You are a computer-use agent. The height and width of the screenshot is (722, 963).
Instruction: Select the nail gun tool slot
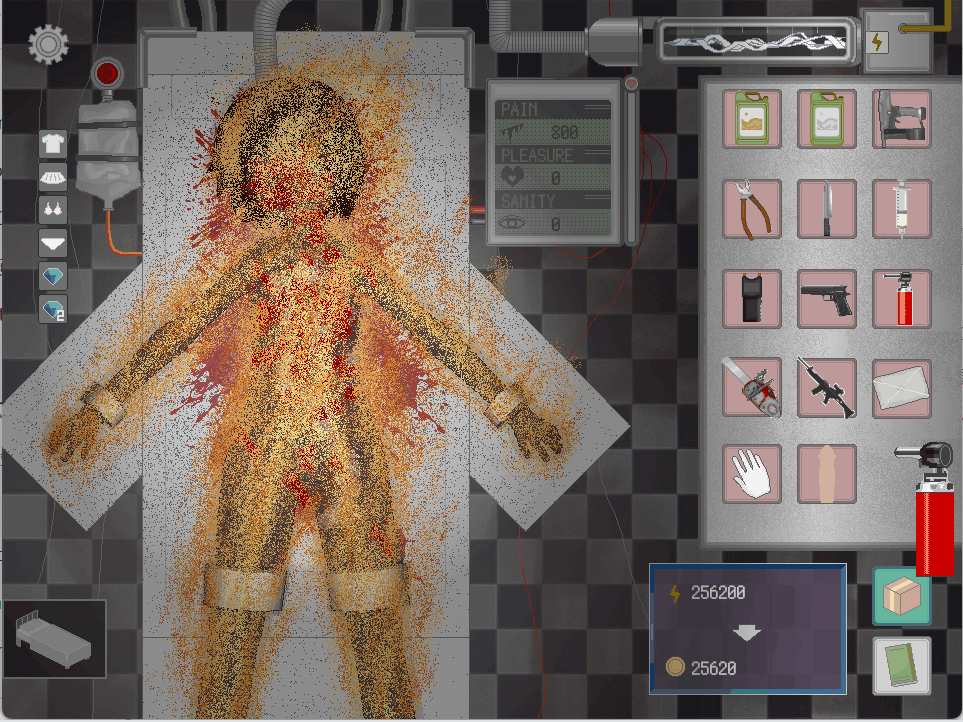click(x=902, y=119)
